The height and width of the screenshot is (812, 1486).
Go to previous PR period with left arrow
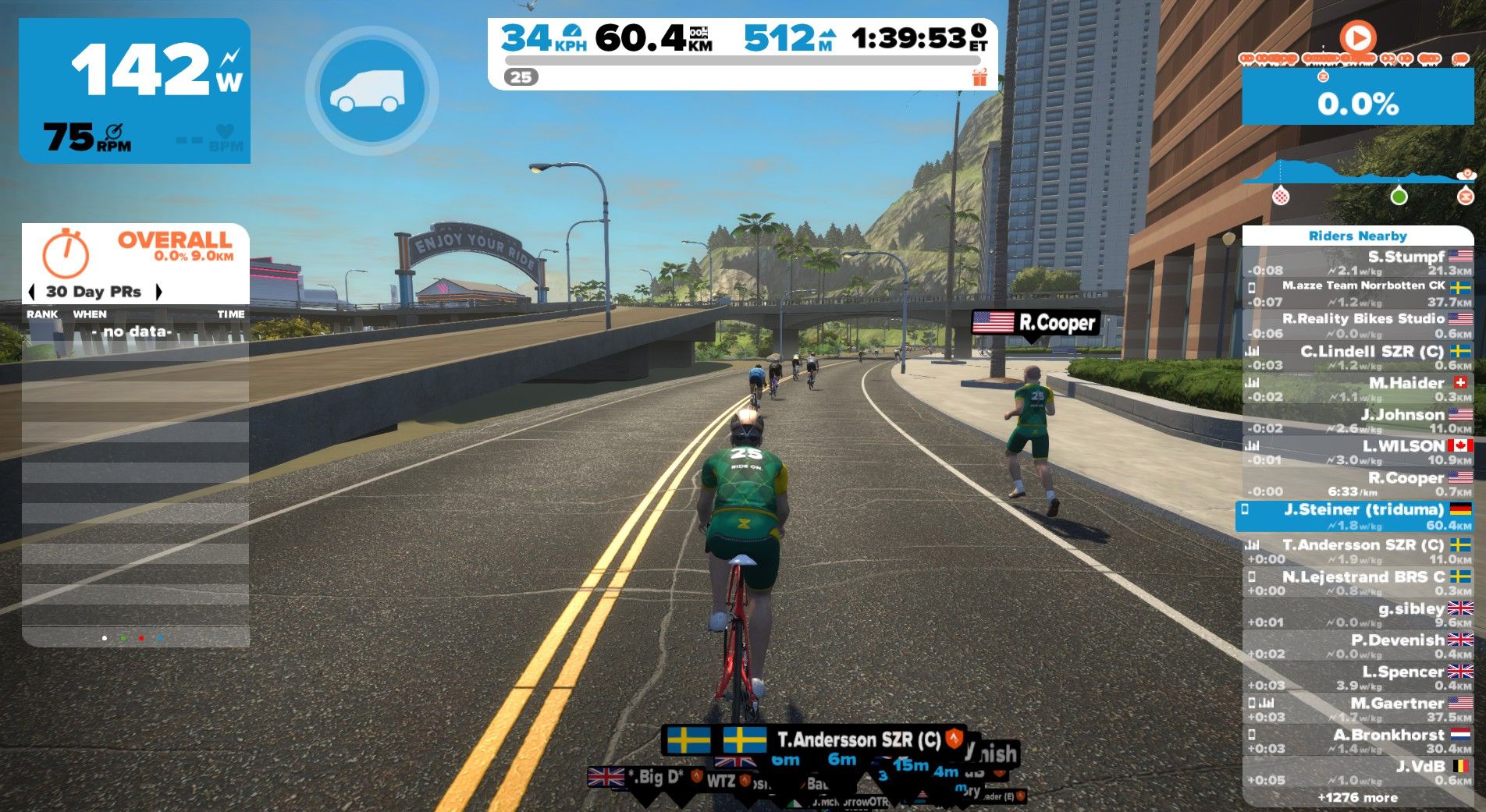tap(31, 292)
